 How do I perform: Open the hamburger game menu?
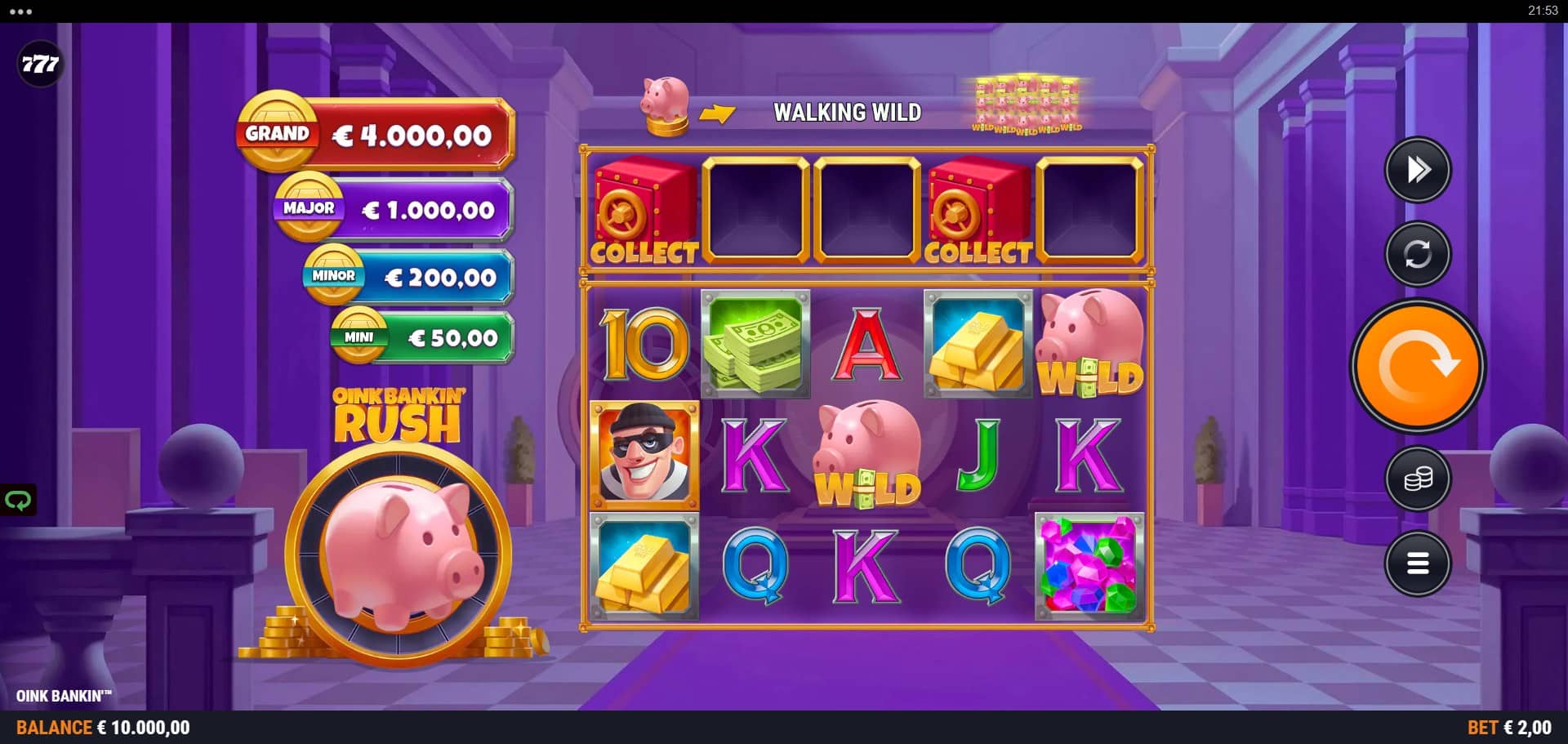click(1418, 563)
